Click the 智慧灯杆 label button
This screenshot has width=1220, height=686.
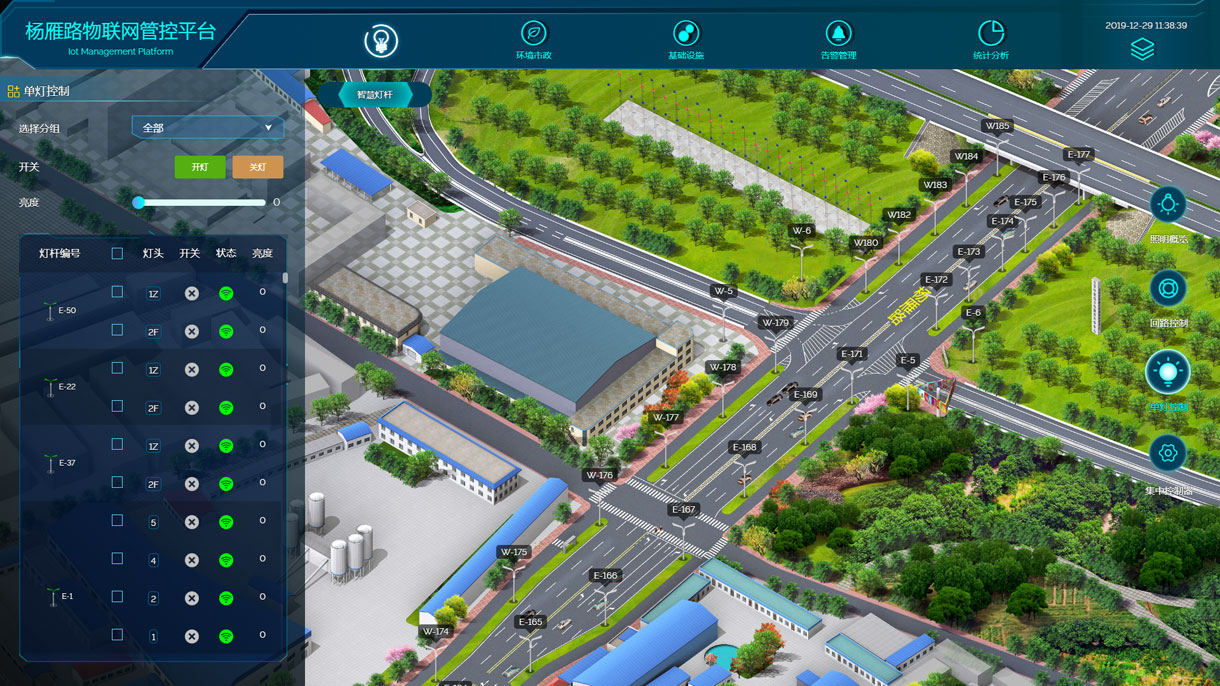375,95
